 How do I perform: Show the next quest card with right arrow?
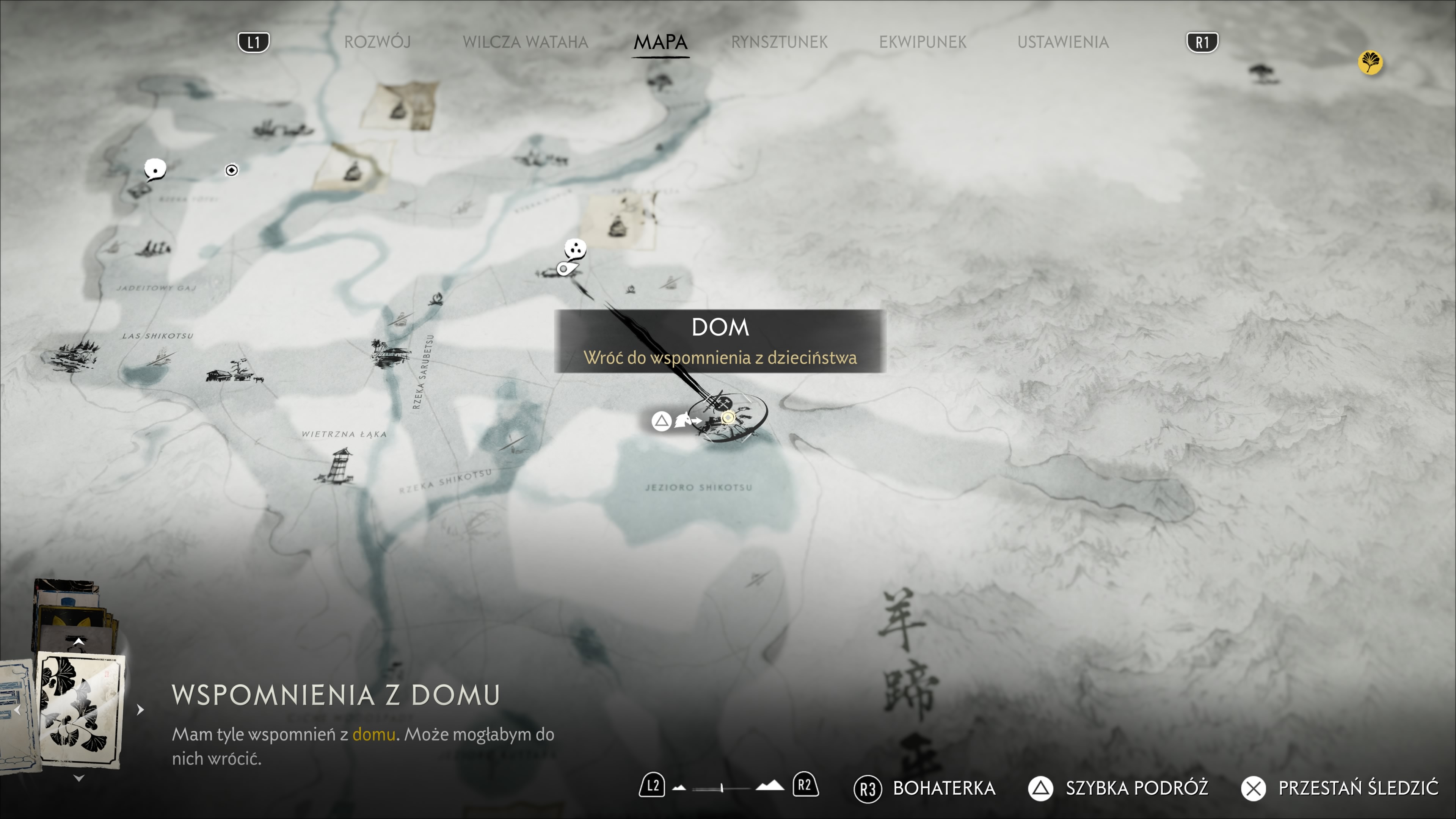140,709
